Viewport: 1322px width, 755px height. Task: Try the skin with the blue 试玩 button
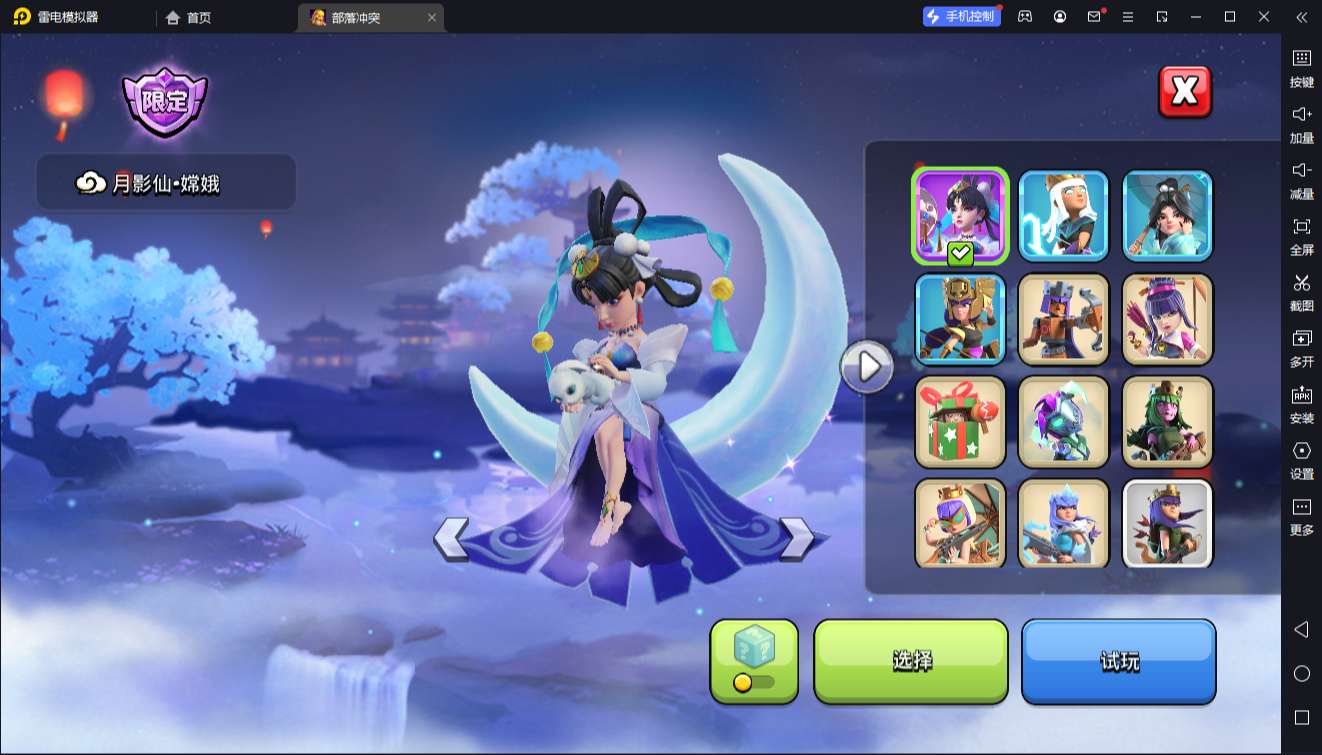[1118, 661]
